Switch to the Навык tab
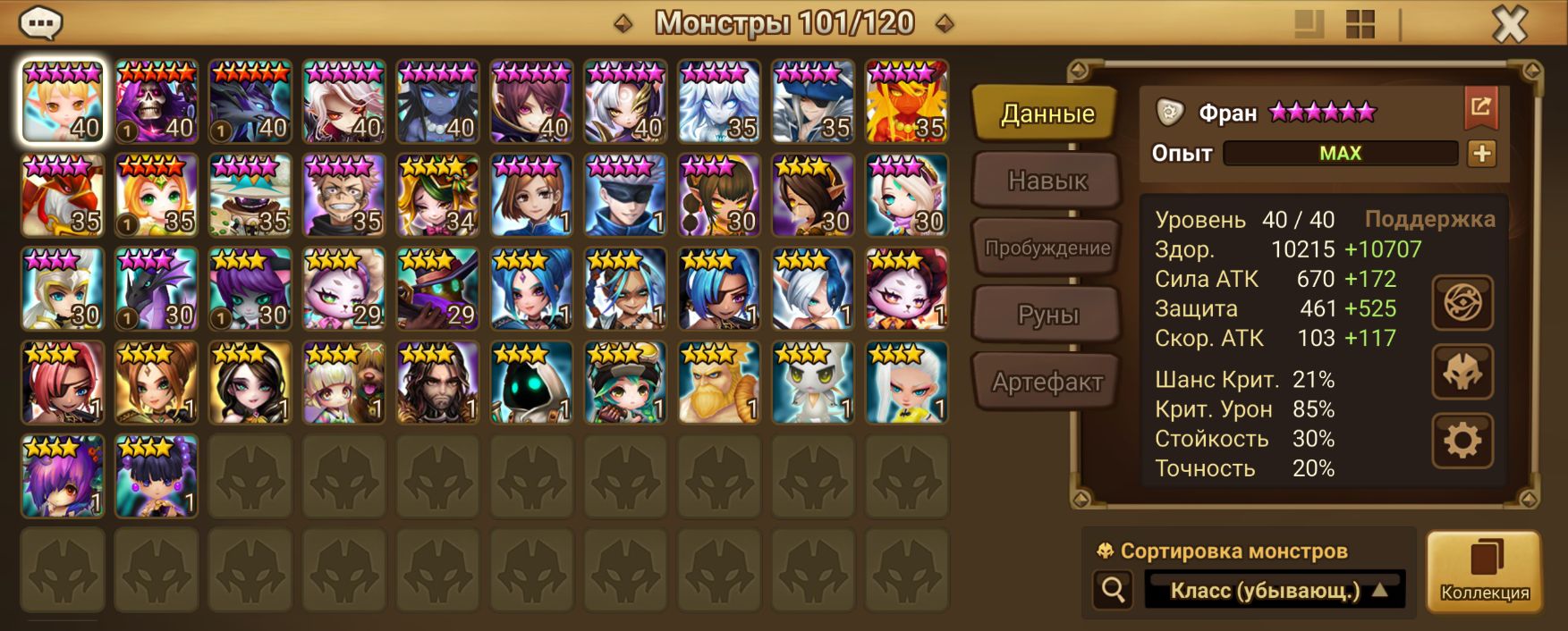This screenshot has height=631, width=1568. [x=1047, y=181]
